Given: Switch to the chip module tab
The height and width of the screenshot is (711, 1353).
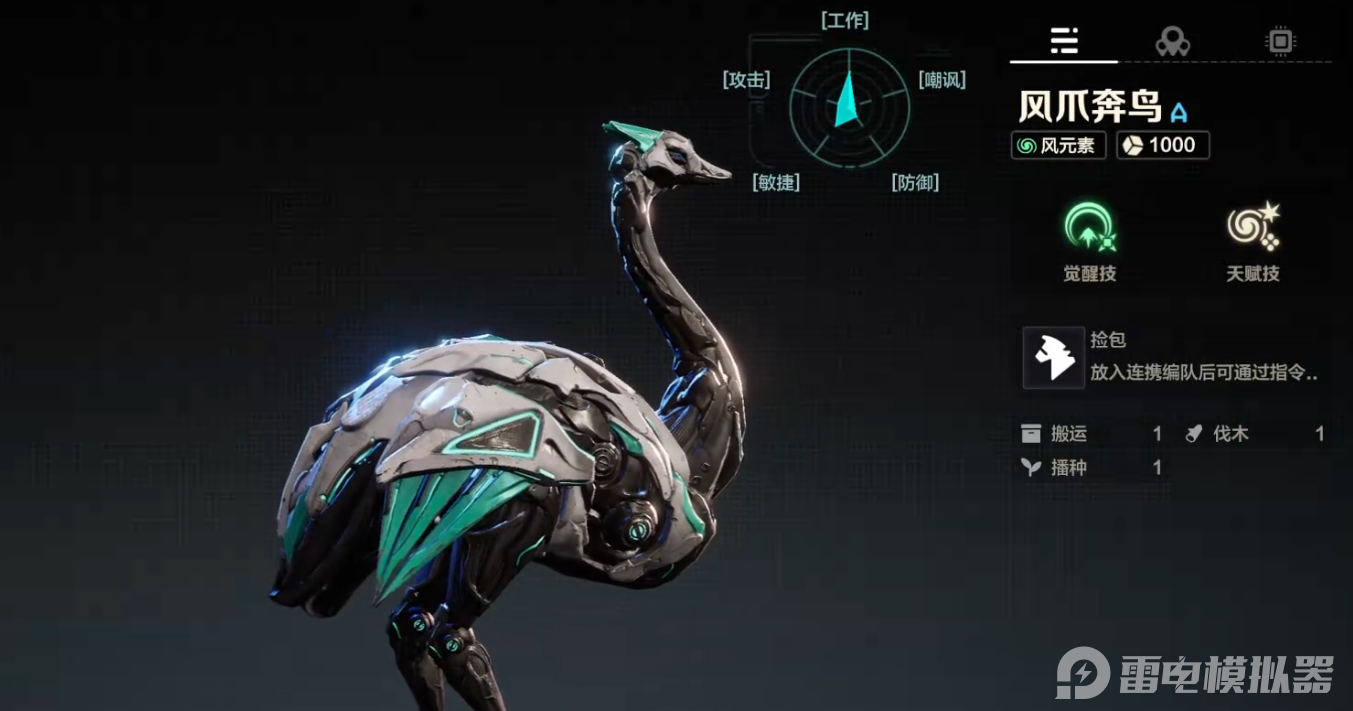Looking at the screenshot, I should [x=1279, y=41].
